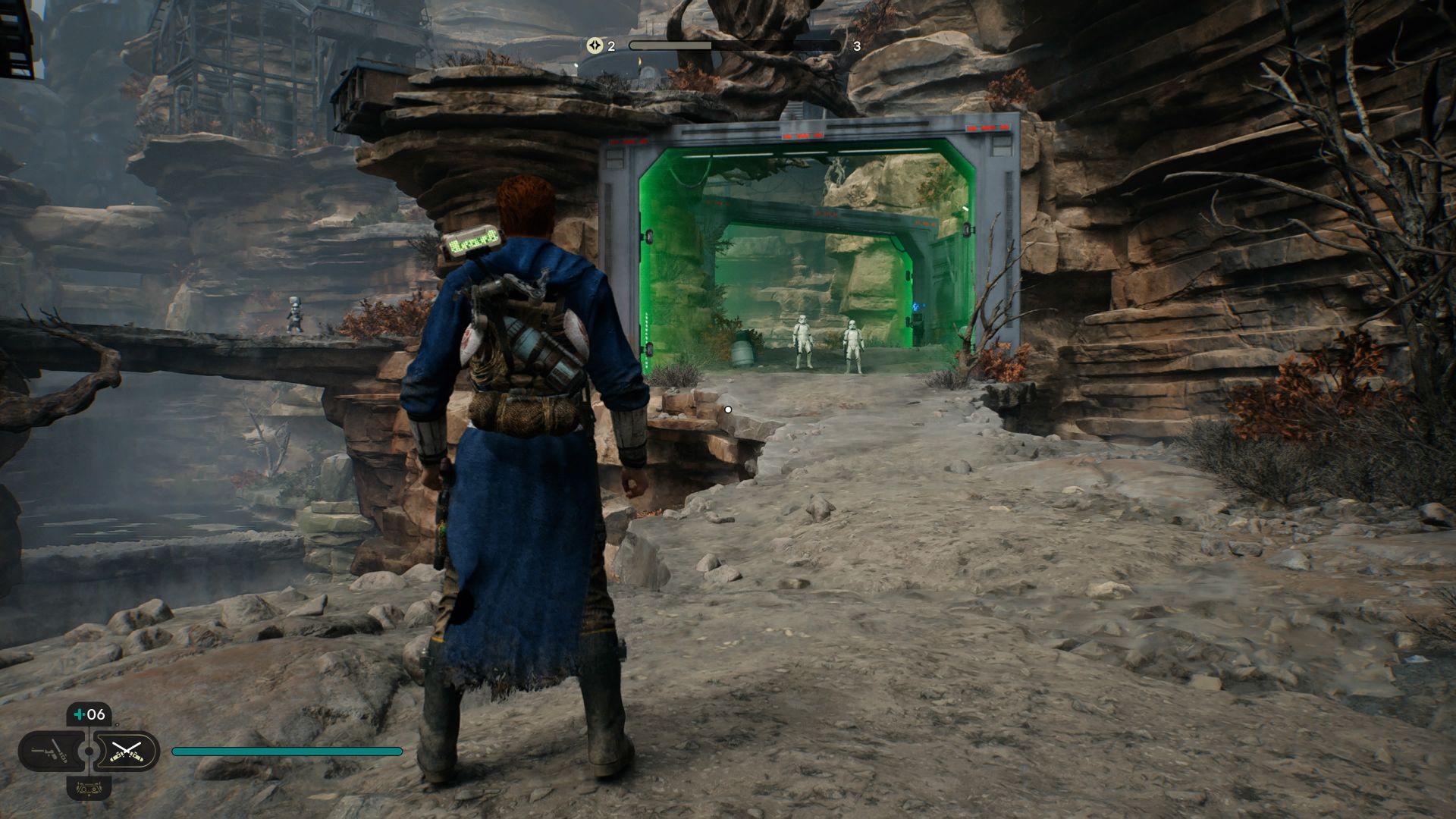Activate the BD-1 droid slot
Image resolution: width=1456 pixels, height=819 pixels.
coord(89,788)
